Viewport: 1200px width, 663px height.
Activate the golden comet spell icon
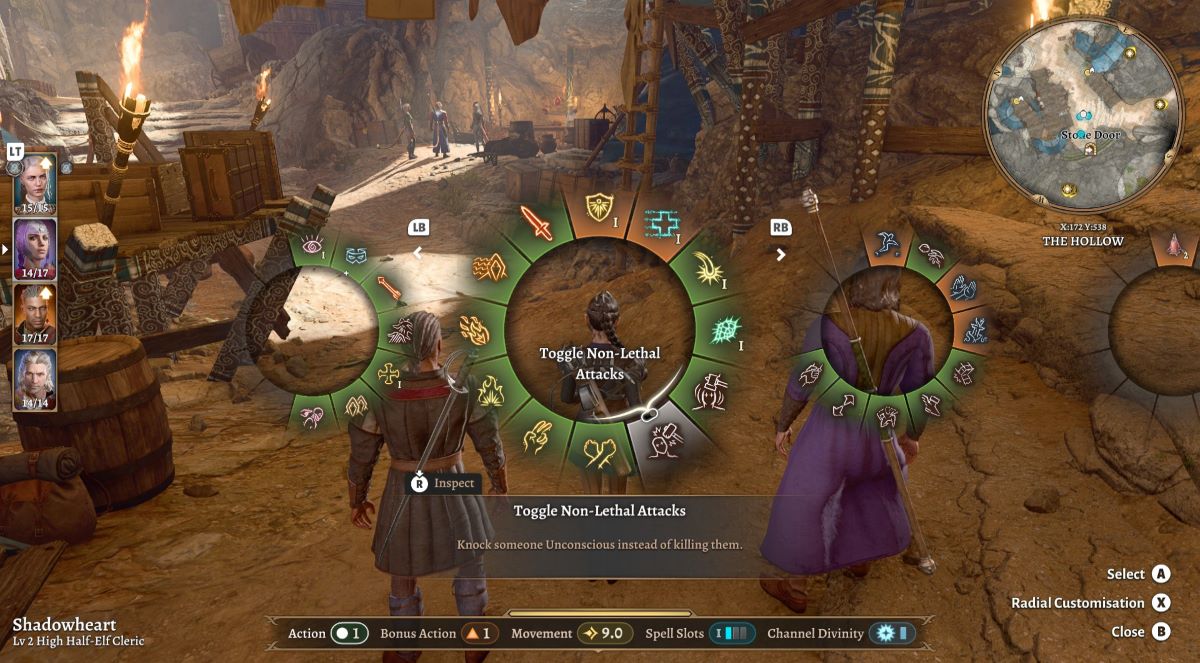click(709, 270)
